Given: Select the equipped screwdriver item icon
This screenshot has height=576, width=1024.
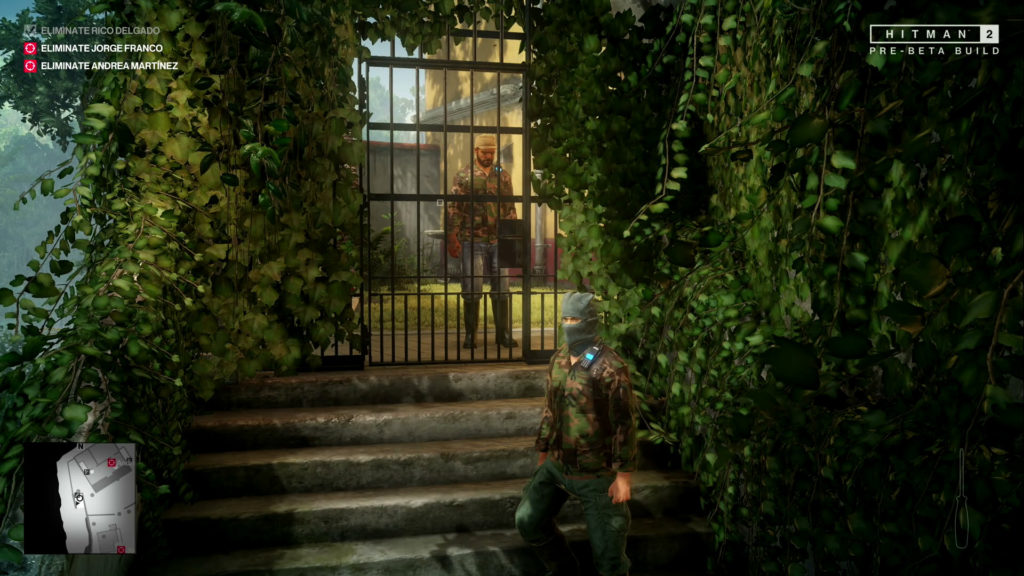Looking at the screenshot, I should [x=961, y=498].
